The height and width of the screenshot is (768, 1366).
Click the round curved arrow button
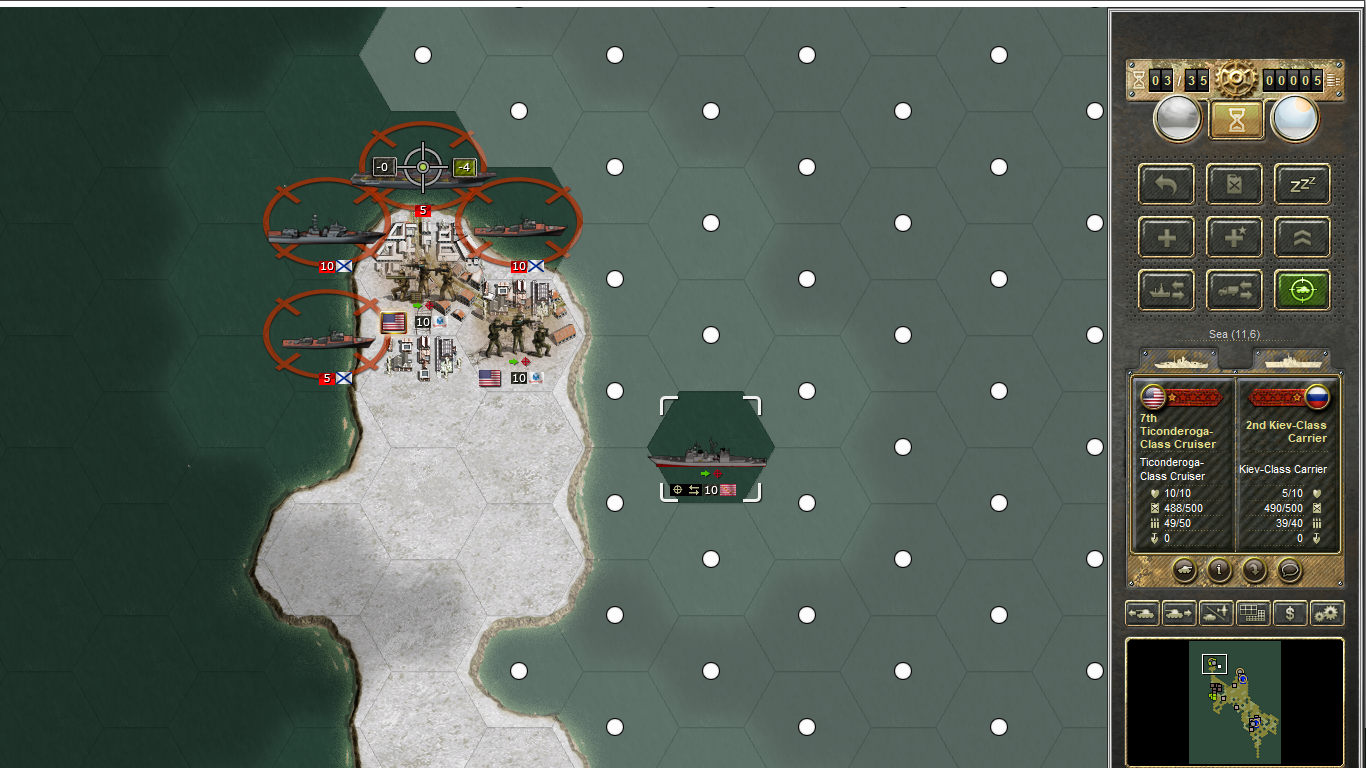point(1254,570)
